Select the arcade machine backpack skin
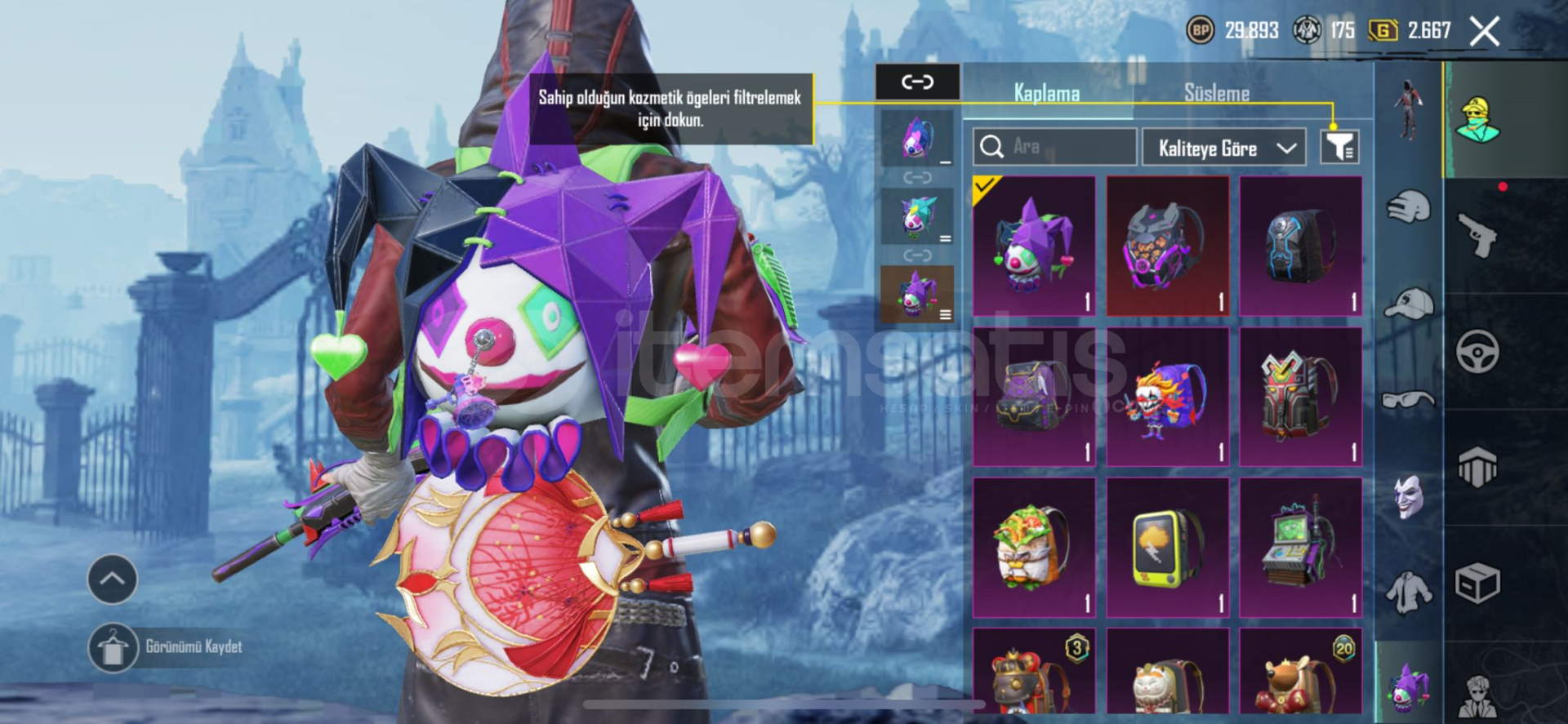This screenshot has width=1568, height=724. point(1300,547)
